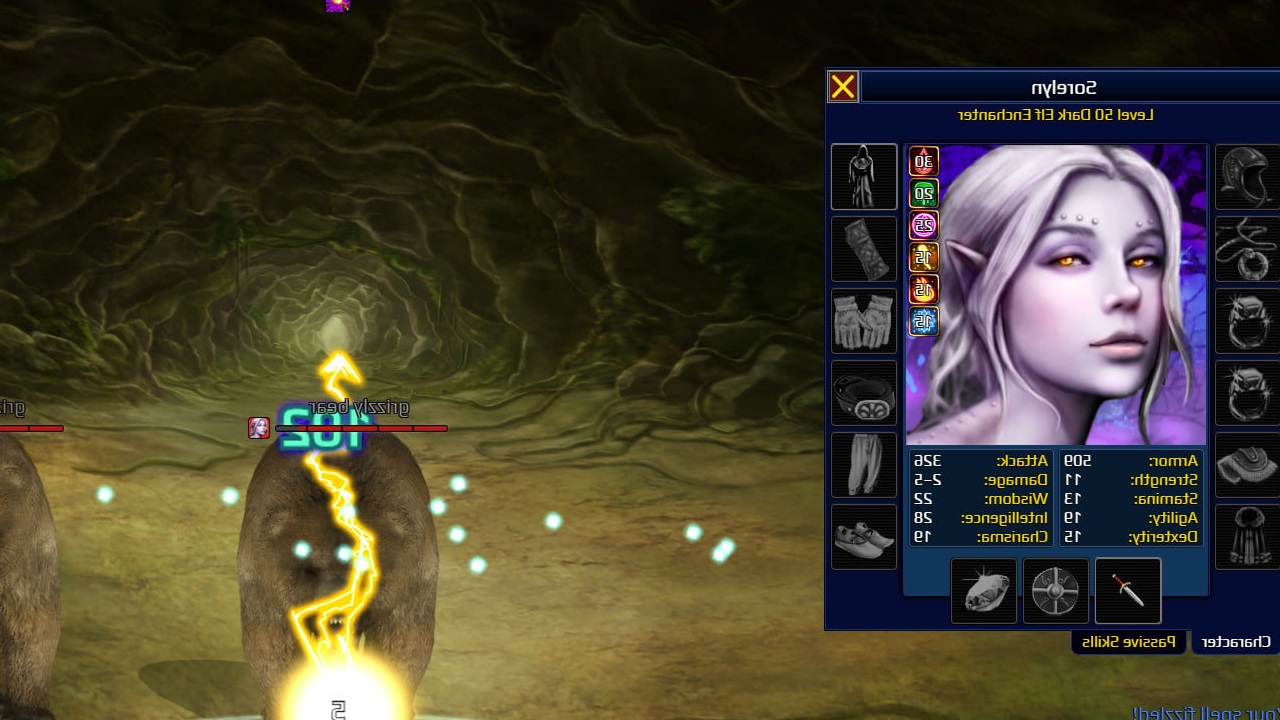The height and width of the screenshot is (720, 1280).
Task: Click the helmet equipment slot
Action: tap(1246, 177)
